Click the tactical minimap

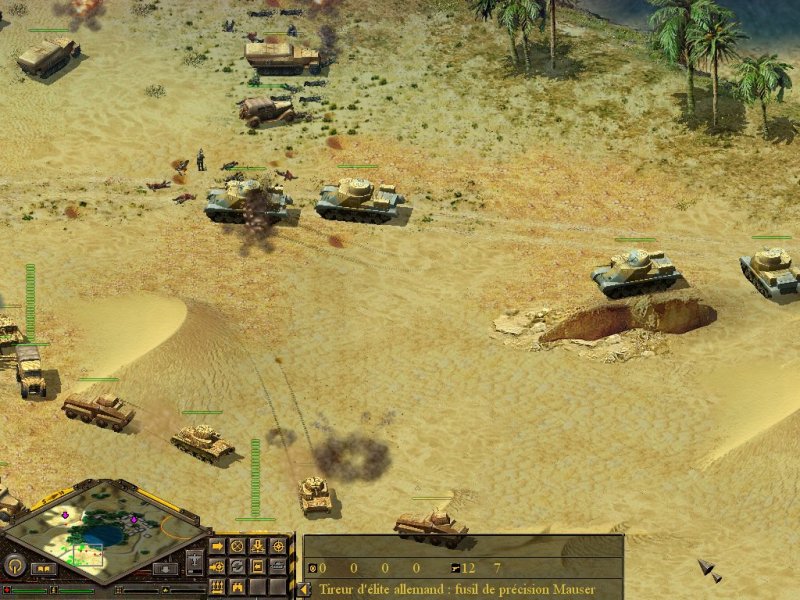click(x=100, y=530)
